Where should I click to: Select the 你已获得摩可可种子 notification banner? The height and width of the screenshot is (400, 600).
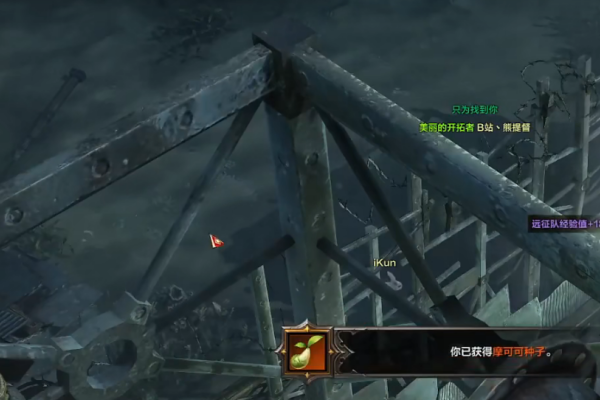pyautogui.click(x=470, y=352)
